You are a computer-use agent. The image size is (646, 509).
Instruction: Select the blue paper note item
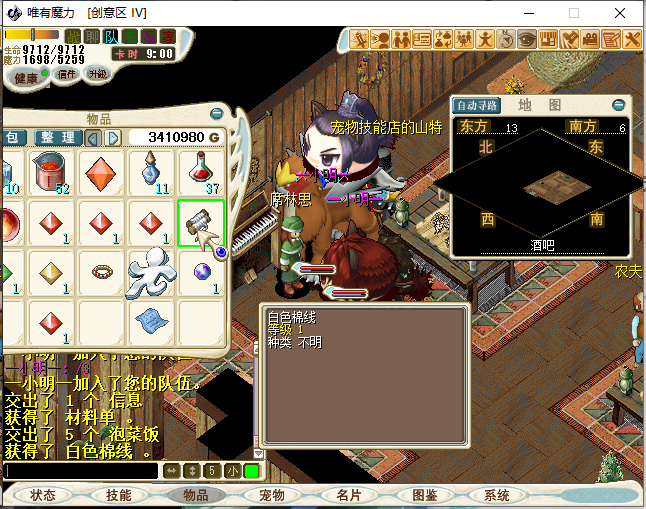point(151,321)
